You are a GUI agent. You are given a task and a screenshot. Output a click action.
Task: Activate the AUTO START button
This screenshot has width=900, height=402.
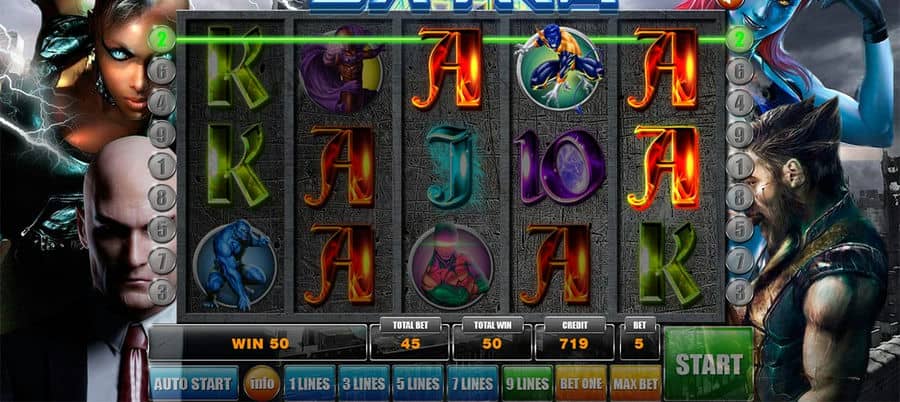pos(194,383)
